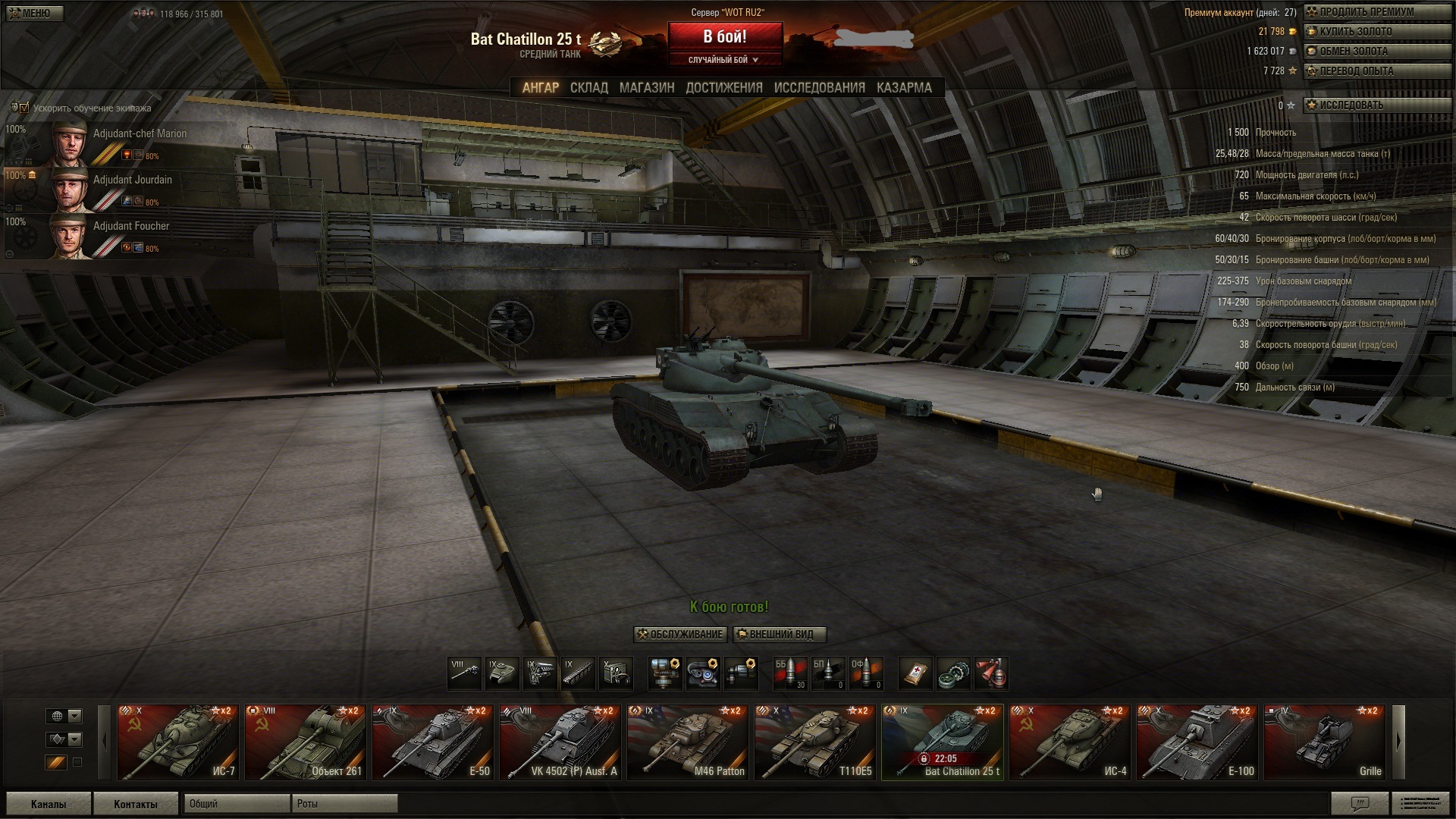Switch to the СКЛАД tab
Viewport: 1456px width, 819px height.
(x=588, y=88)
